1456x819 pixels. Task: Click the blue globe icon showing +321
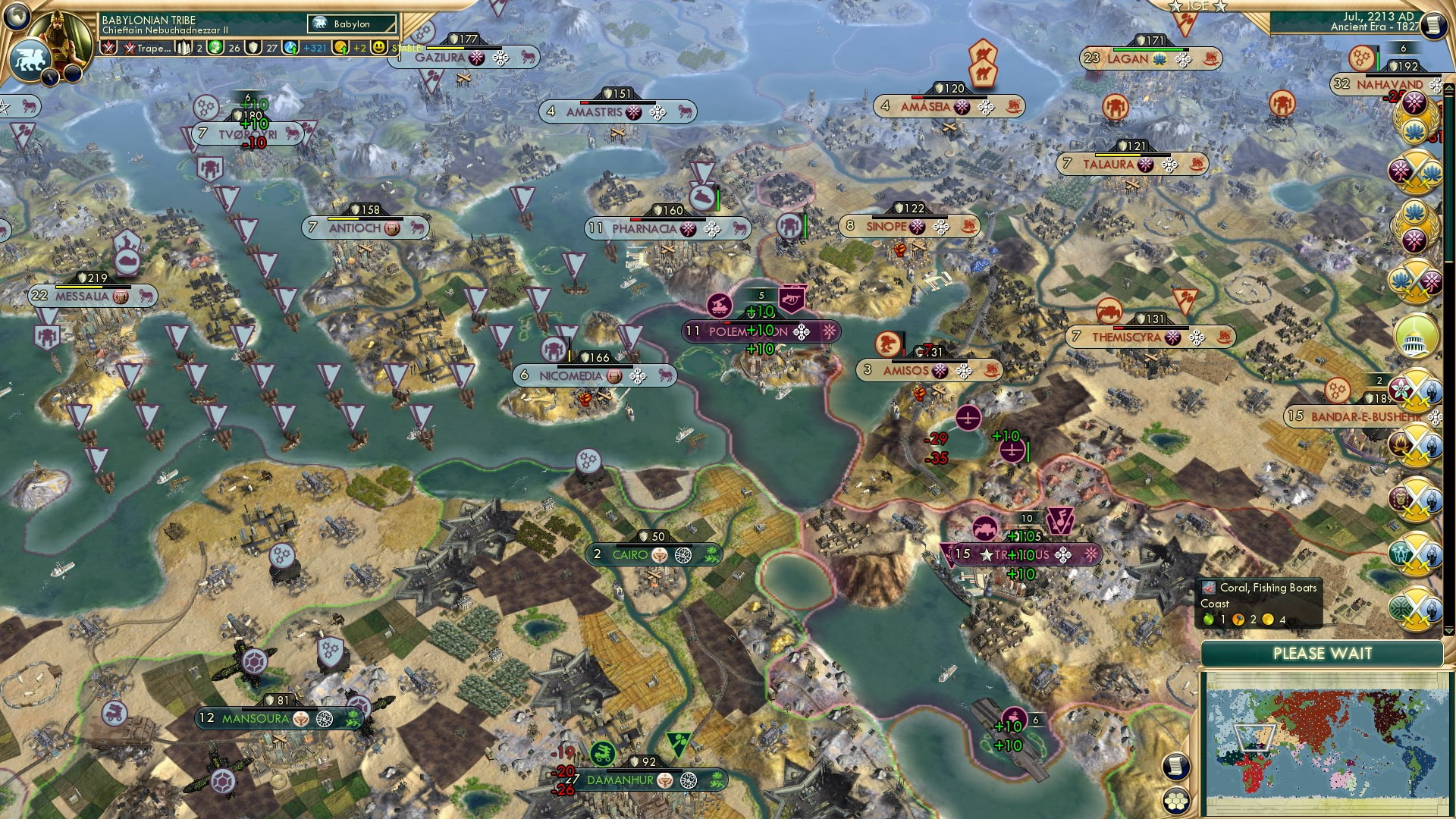point(291,47)
